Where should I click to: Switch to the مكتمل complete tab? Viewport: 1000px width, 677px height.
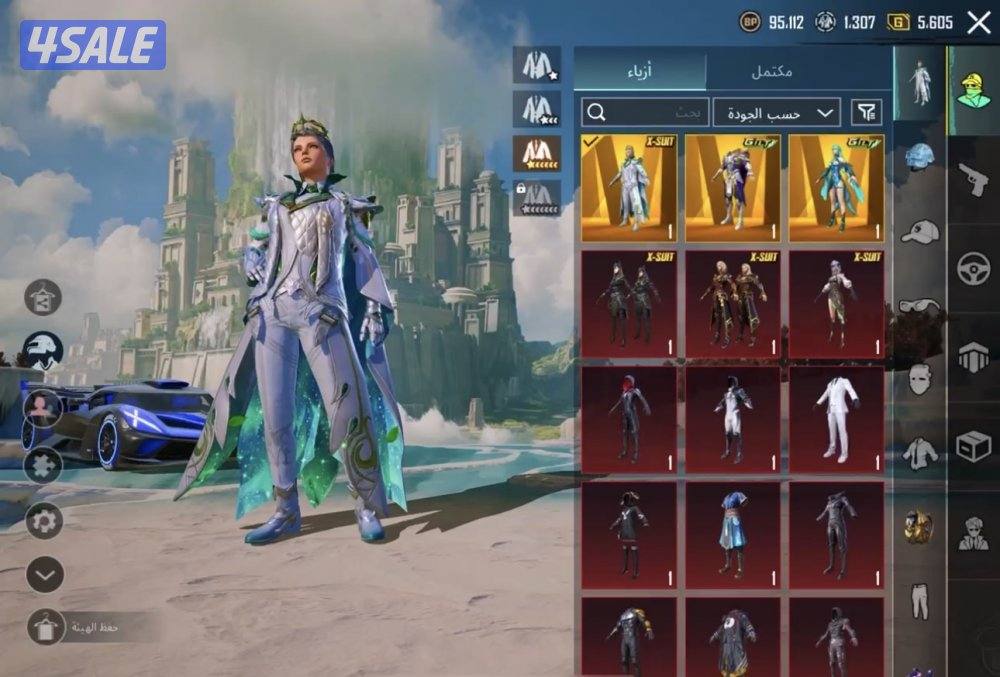tap(771, 72)
